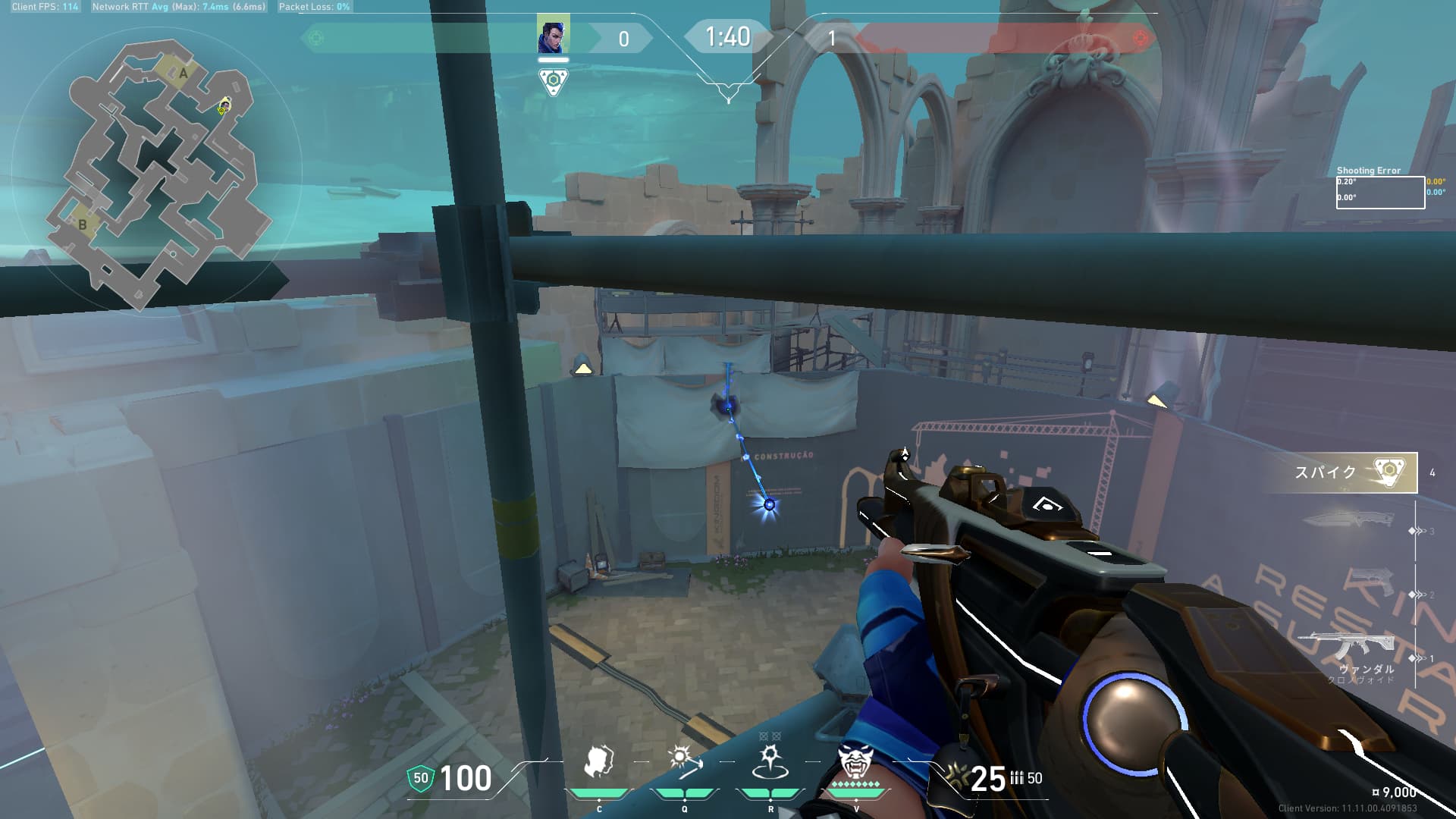
Task: Click the spike carrier icon below portrait
Action: (x=553, y=81)
